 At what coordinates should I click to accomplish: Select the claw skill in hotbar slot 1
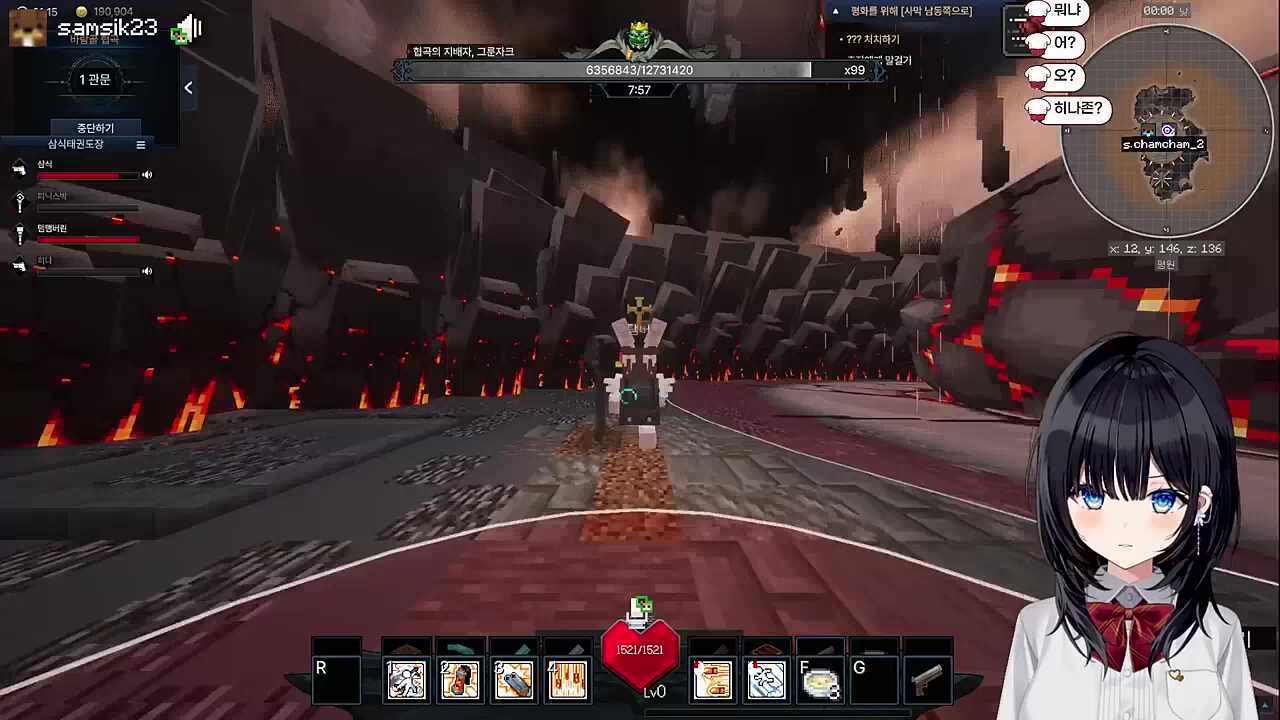pyautogui.click(x=405, y=678)
